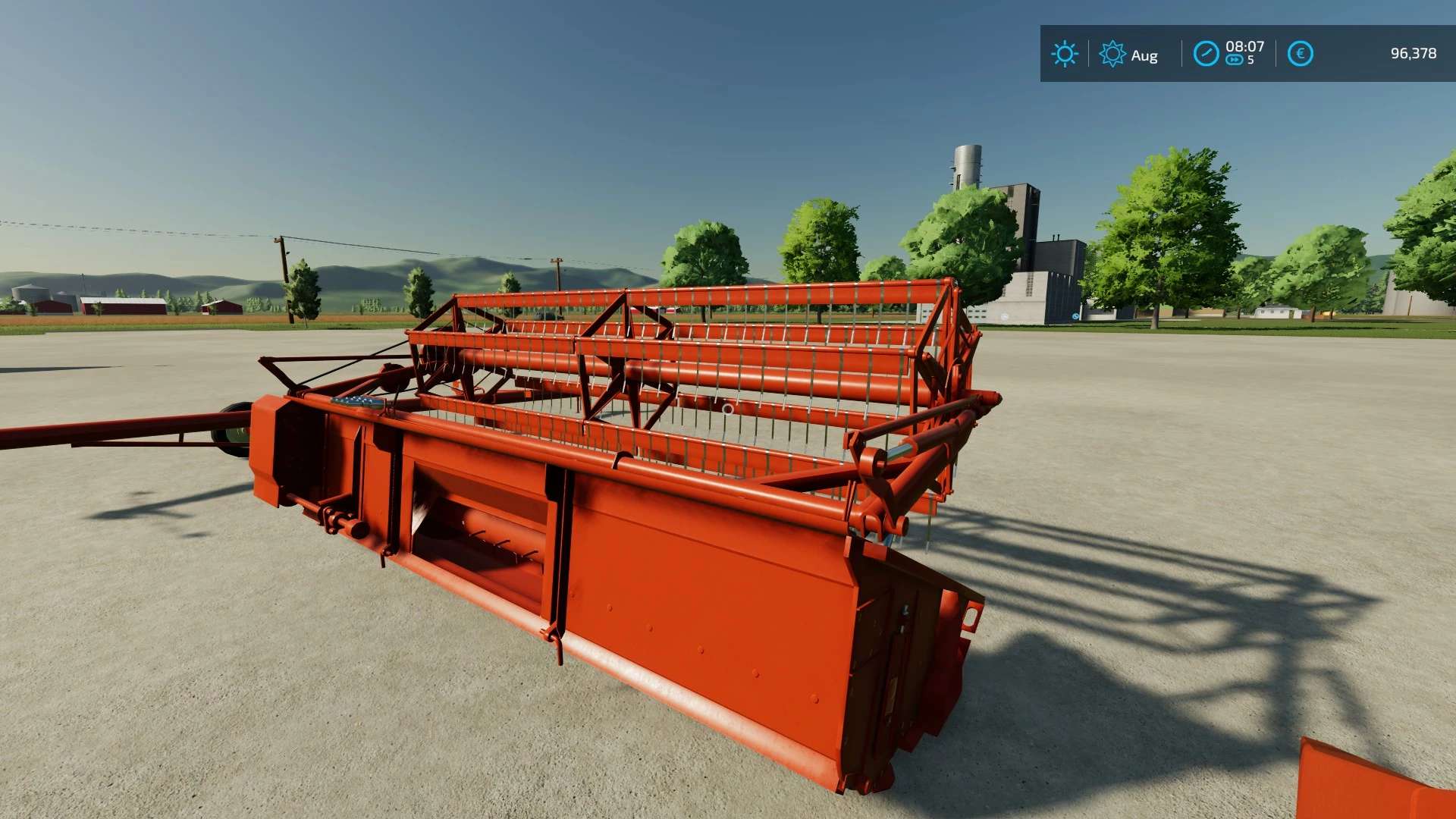Click the distant grain silo tower

tap(965, 163)
